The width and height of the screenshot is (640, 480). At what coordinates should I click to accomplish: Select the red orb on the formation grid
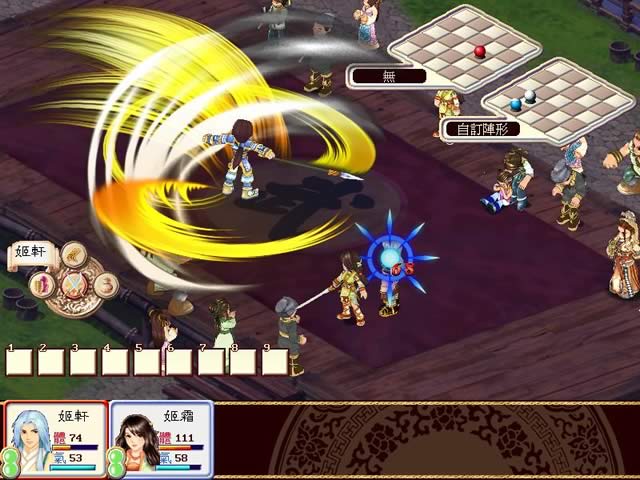tap(480, 51)
